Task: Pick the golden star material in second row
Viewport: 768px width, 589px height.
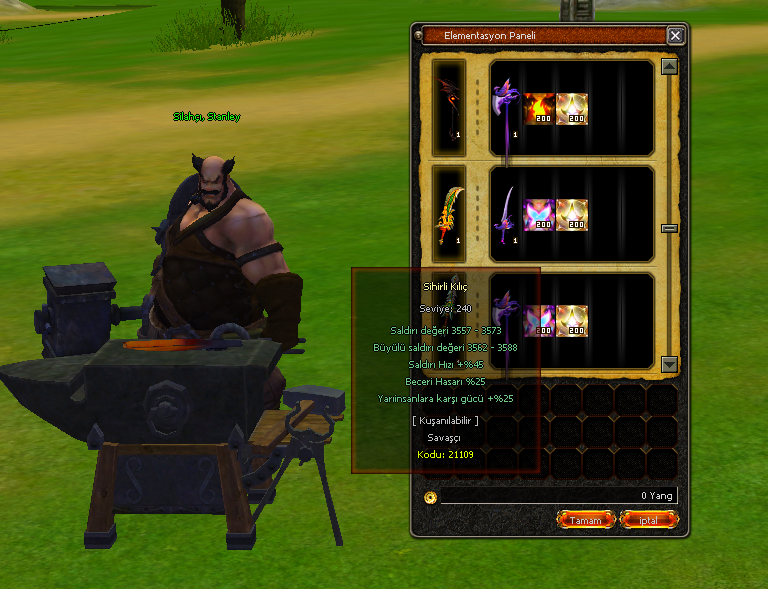Action: [x=572, y=215]
